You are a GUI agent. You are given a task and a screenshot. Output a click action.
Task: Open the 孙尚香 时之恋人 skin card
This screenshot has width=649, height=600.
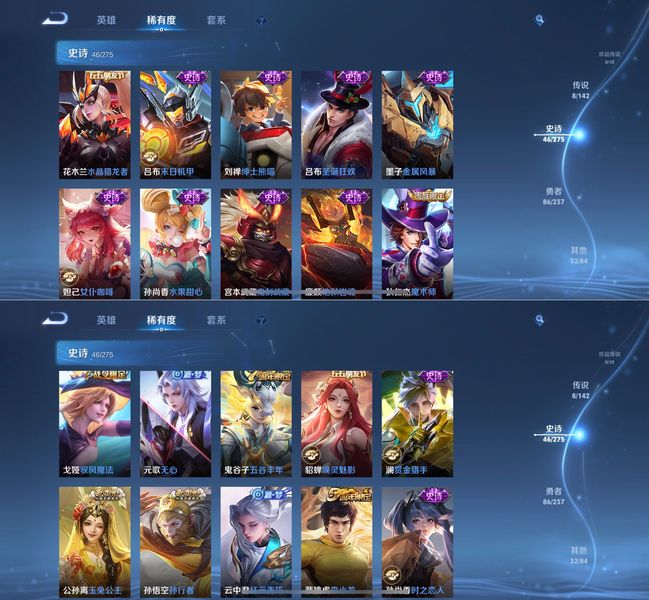417,541
